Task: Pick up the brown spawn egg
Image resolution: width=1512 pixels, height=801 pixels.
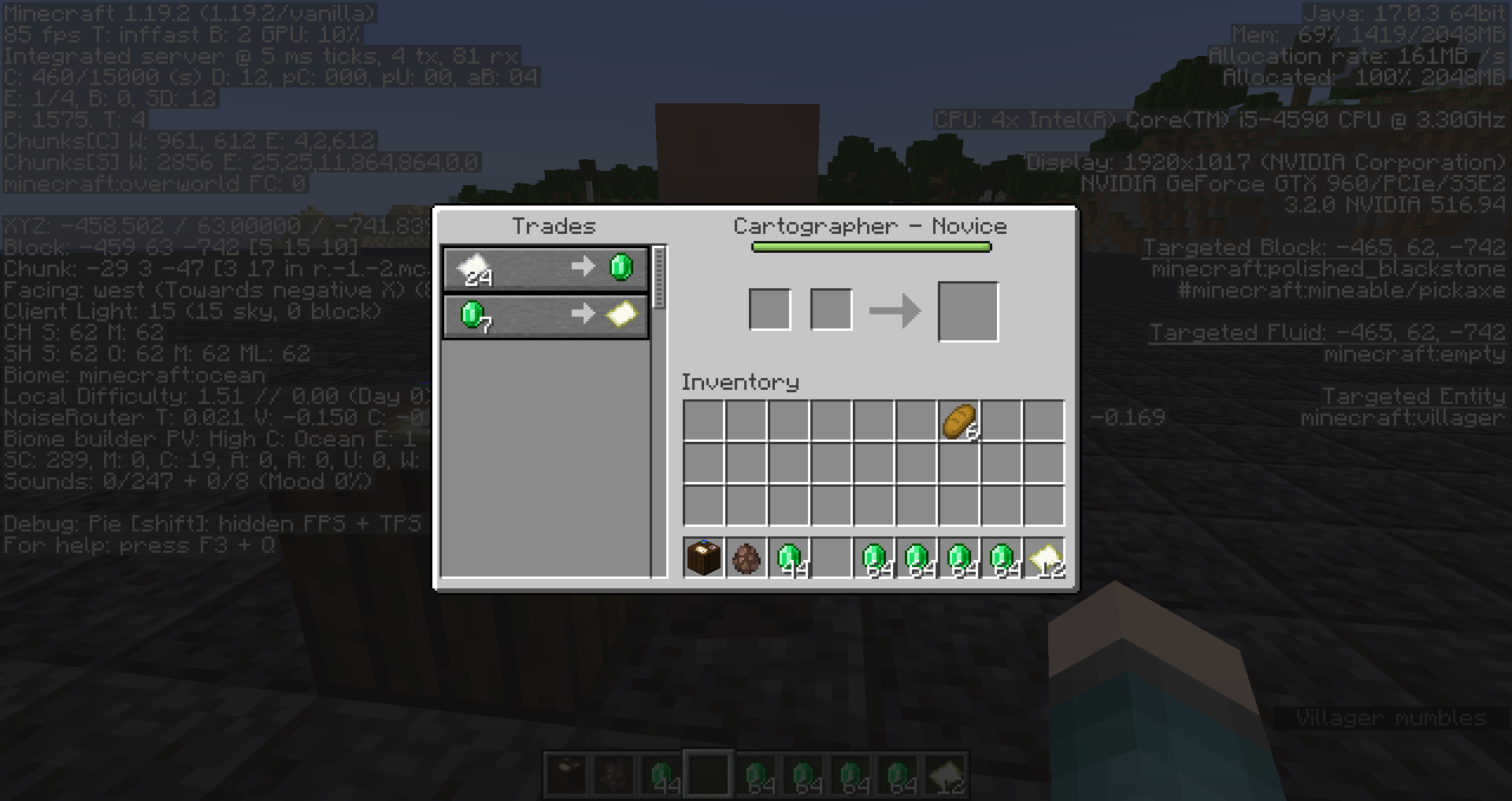Action: tap(747, 558)
